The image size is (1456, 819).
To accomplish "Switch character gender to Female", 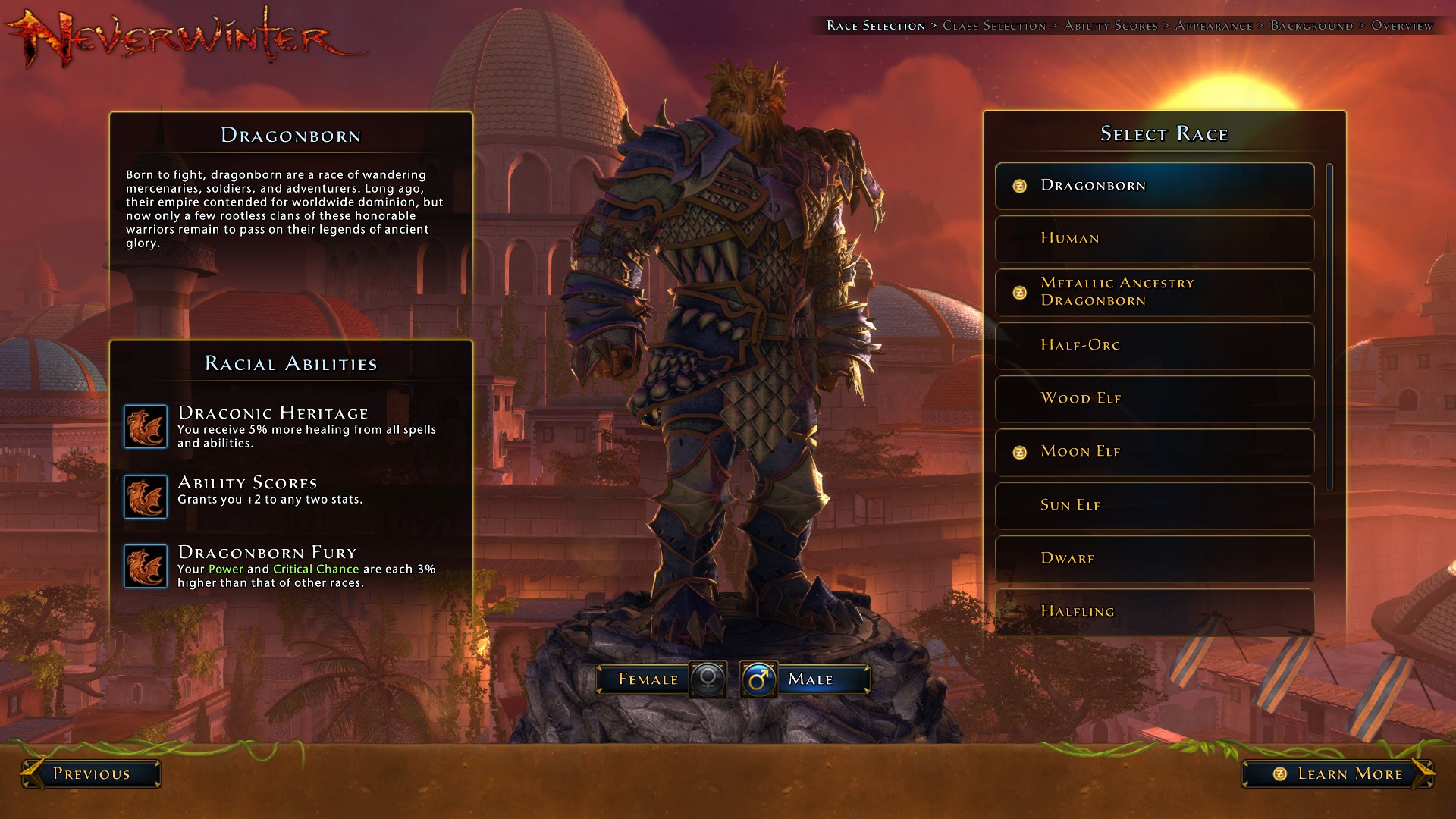I will tap(660, 679).
